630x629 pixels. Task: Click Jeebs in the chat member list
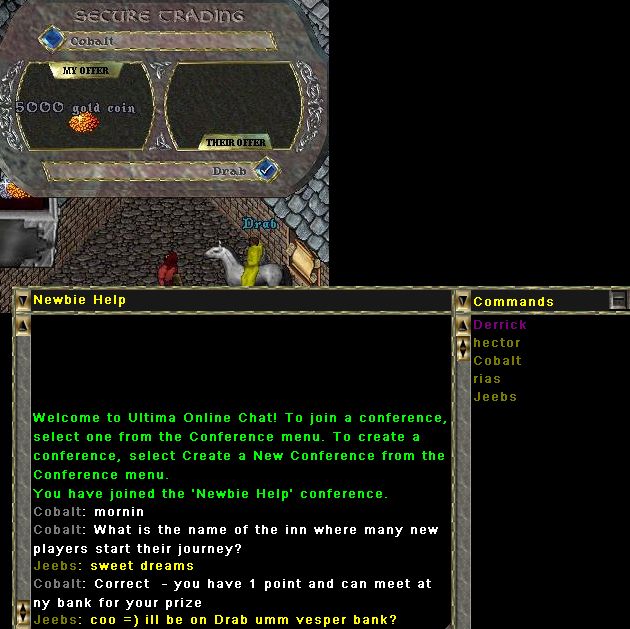(x=495, y=397)
